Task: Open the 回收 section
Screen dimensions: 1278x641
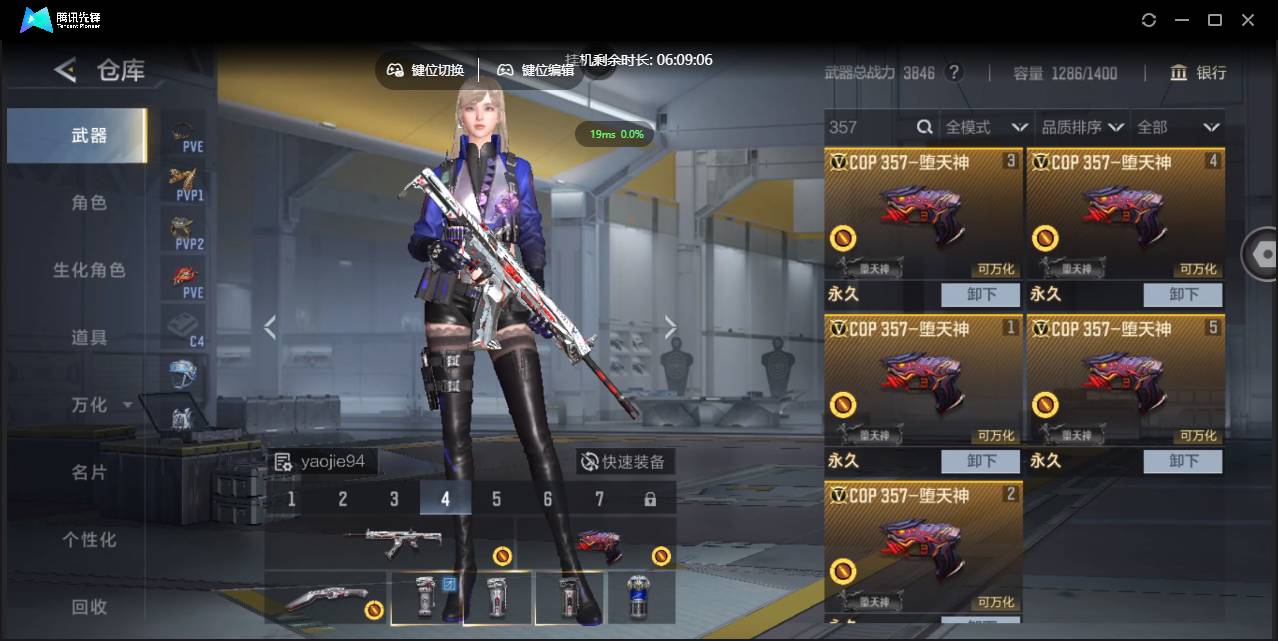Action: (x=88, y=606)
